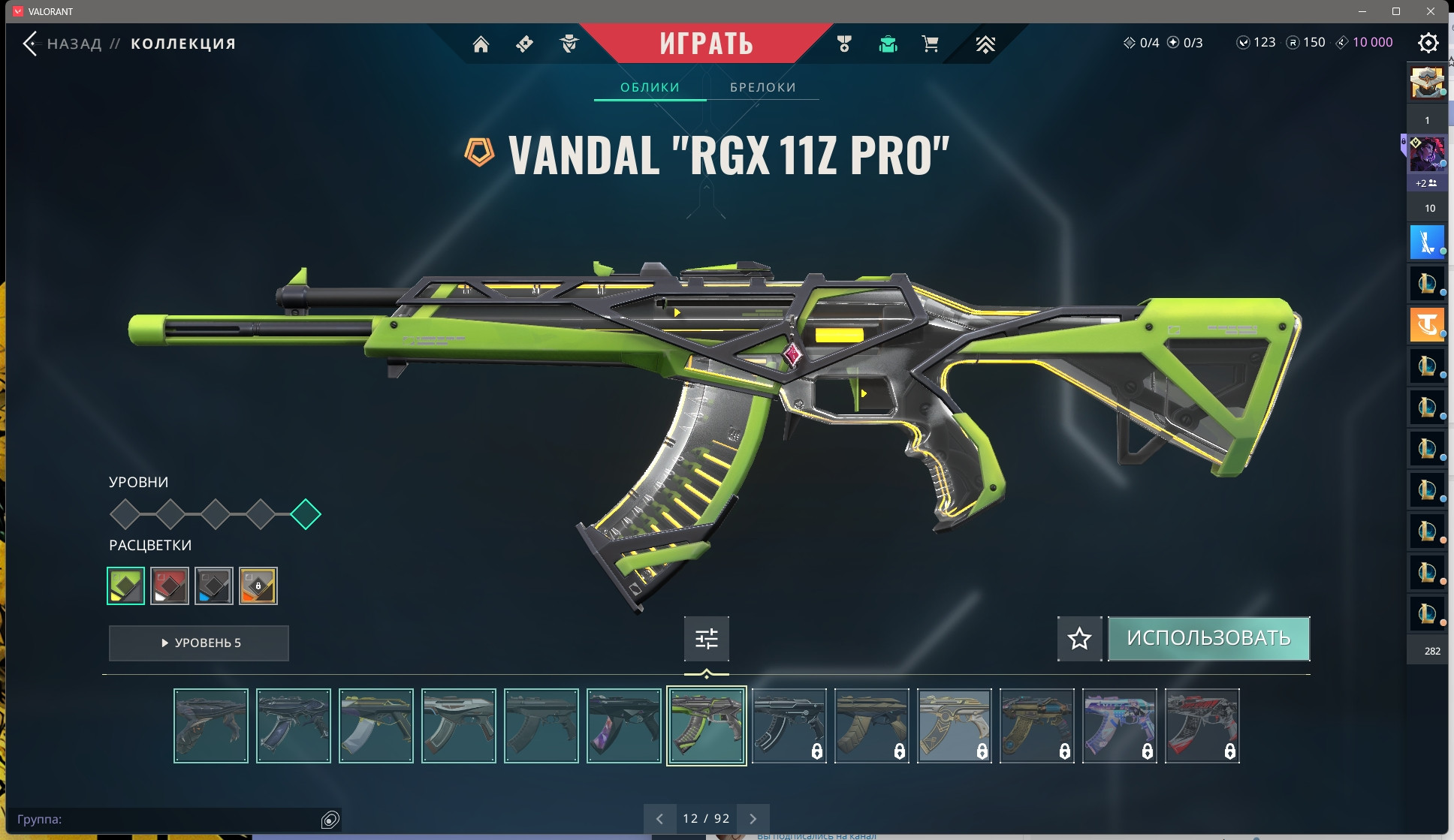Viewport: 1454px width, 840px height.
Task: Go to the next skins page
Action: tap(753, 819)
